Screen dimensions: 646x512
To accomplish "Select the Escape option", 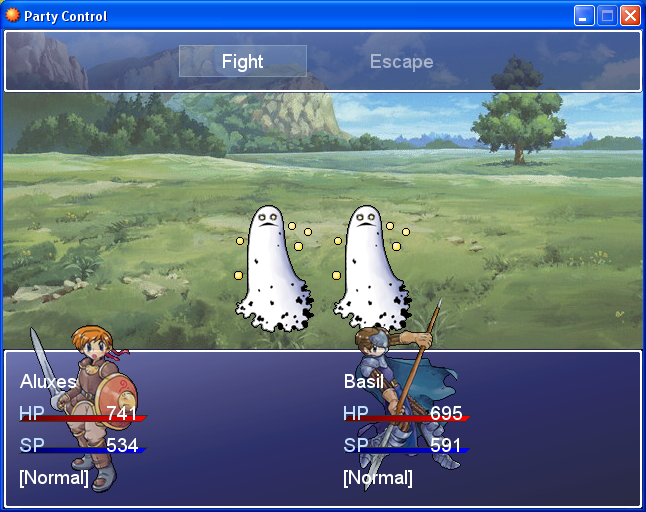I will pyautogui.click(x=401, y=61).
